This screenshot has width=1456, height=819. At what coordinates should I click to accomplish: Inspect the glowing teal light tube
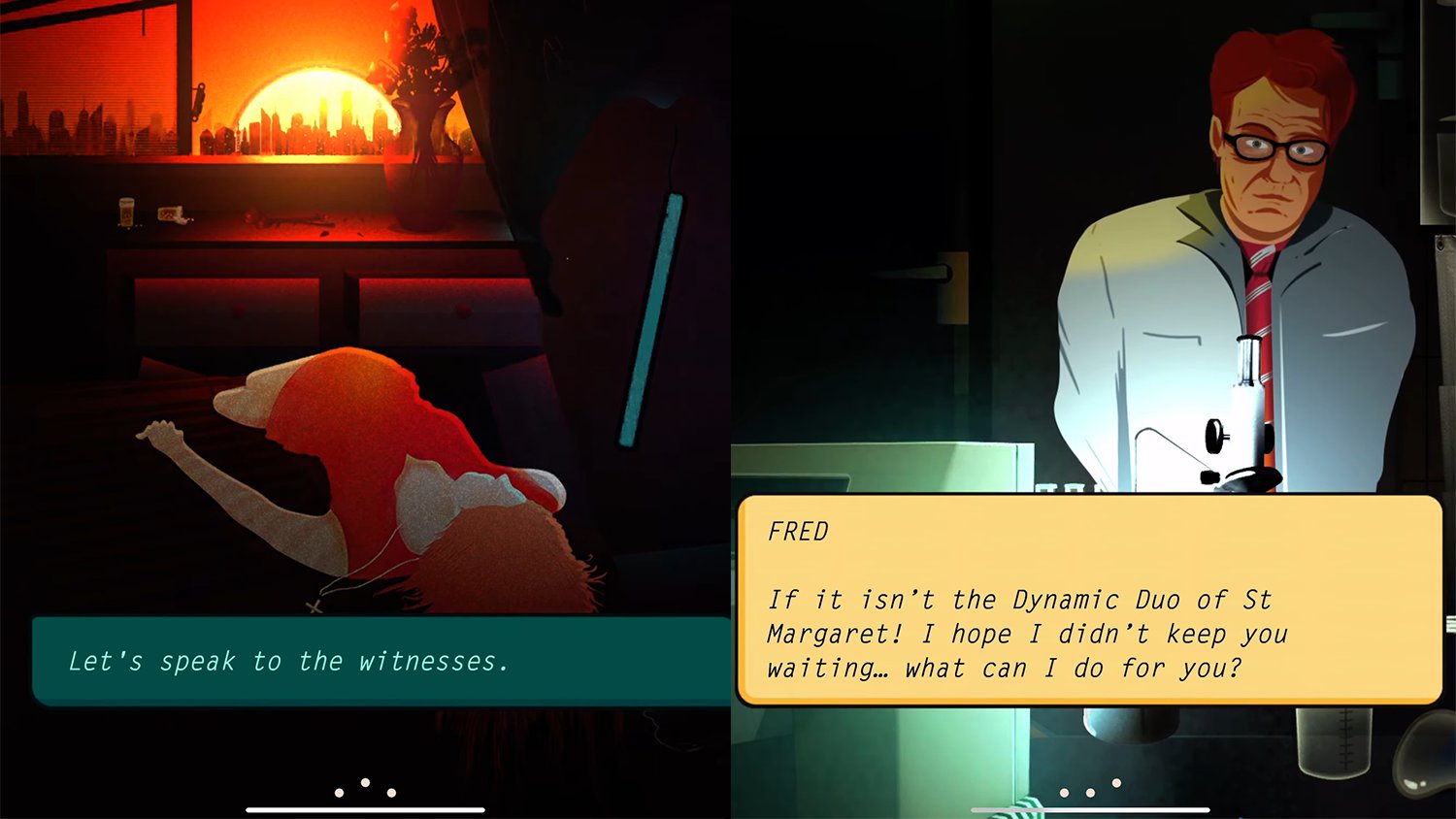pos(665,320)
